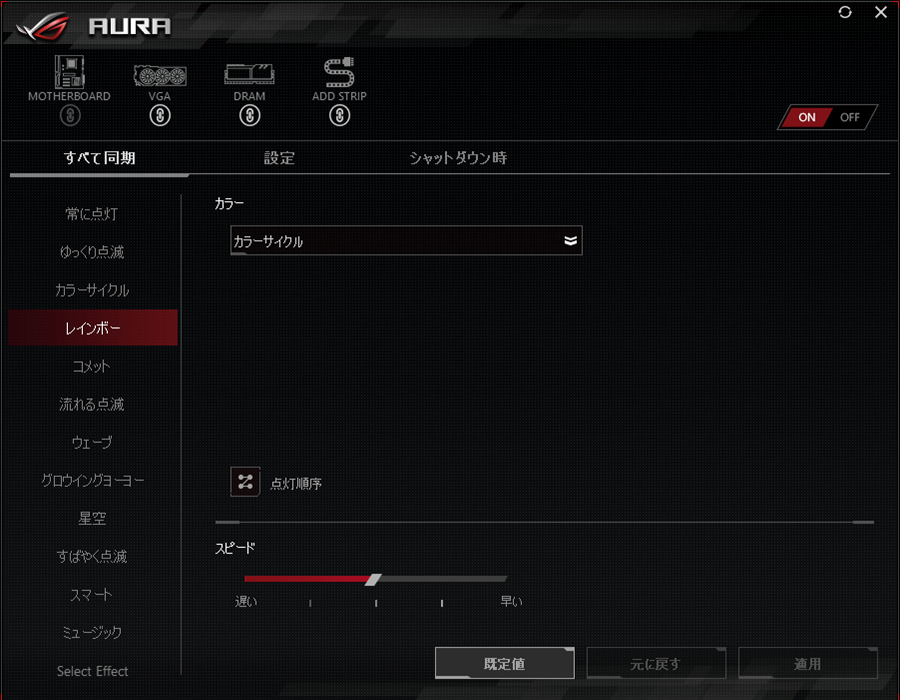
Task: Click the speed slider handle
Action: [x=373, y=579]
